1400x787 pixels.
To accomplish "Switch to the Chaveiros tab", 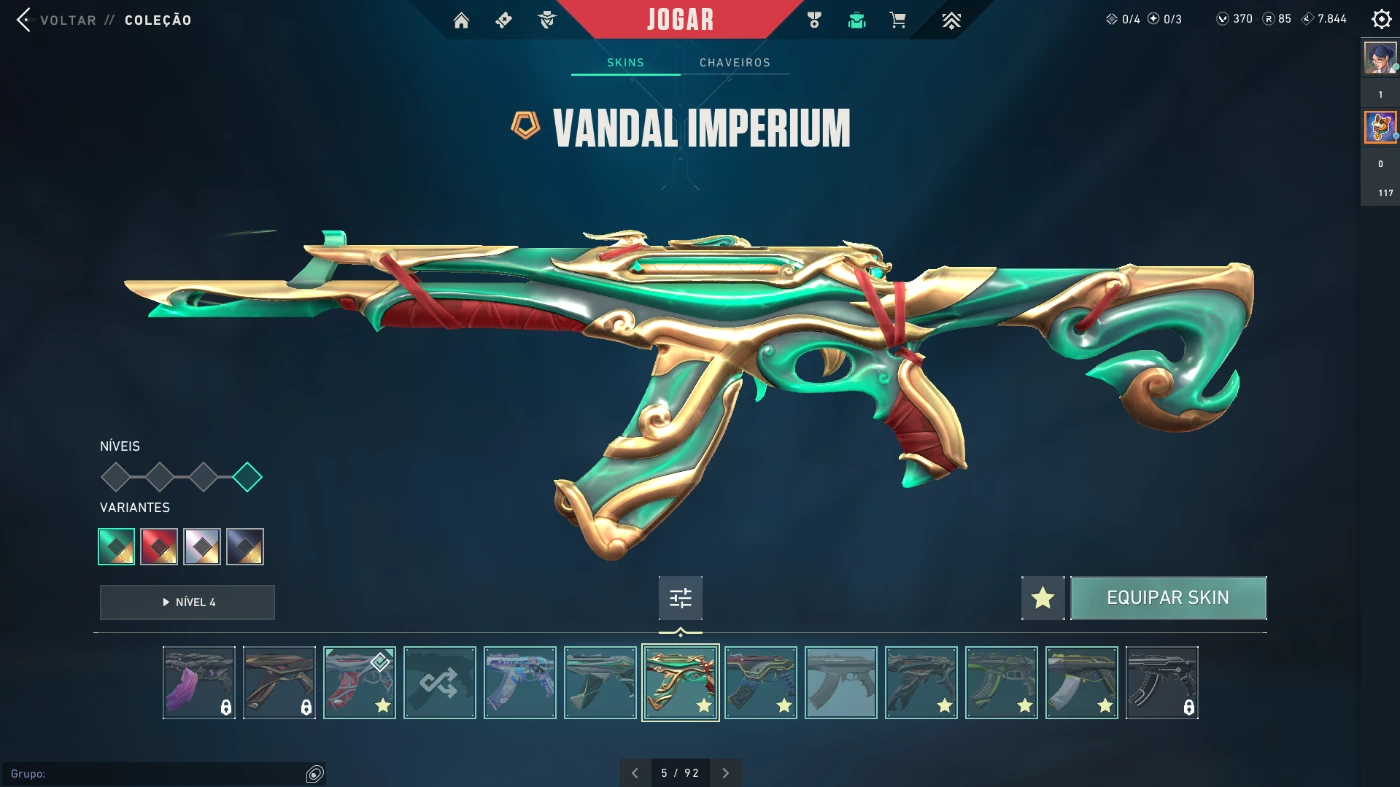I will [735, 63].
